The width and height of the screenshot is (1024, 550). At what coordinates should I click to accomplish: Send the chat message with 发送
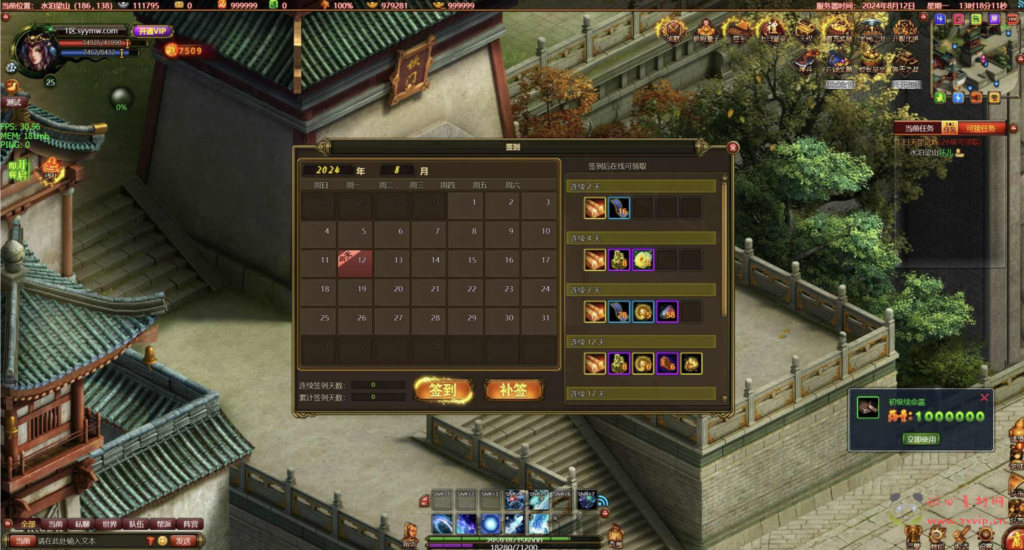click(x=184, y=540)
